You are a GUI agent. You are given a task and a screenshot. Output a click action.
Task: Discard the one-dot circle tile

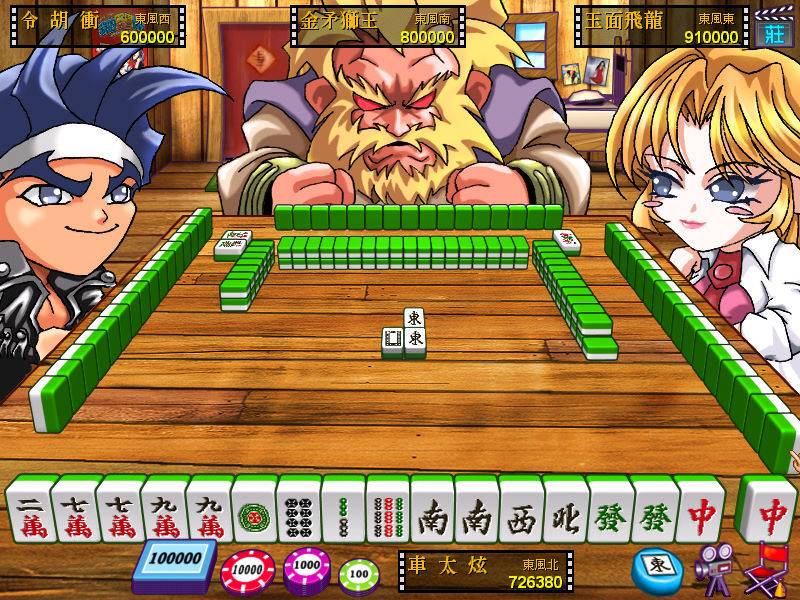[253, 511]
